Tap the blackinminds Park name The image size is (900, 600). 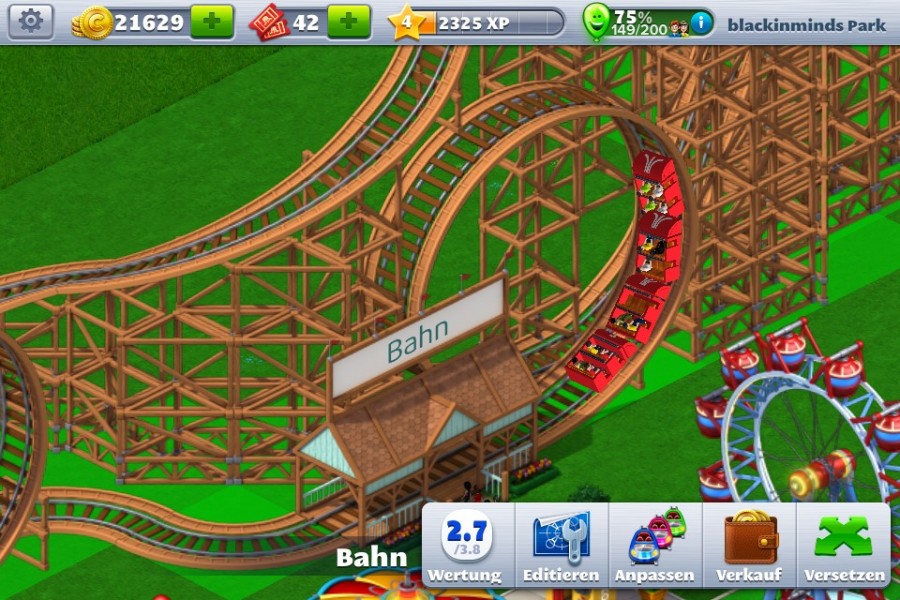806,25
